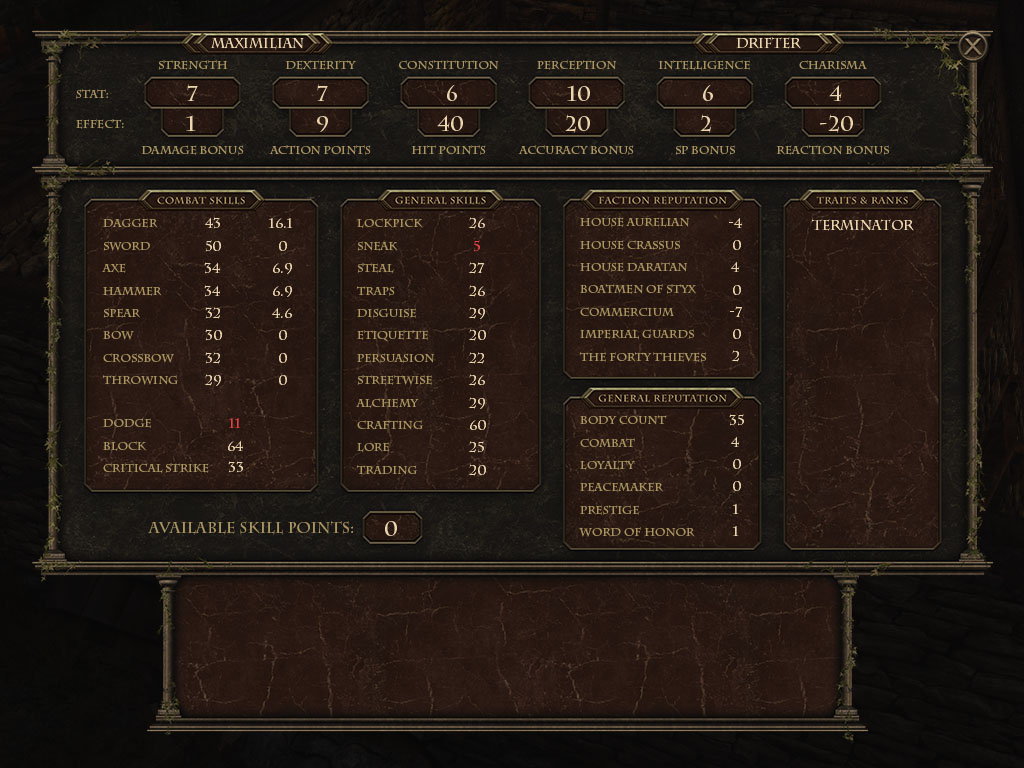1024x768 pixels.
Task: Click the Strength stat value box
Action: [192, 94]
